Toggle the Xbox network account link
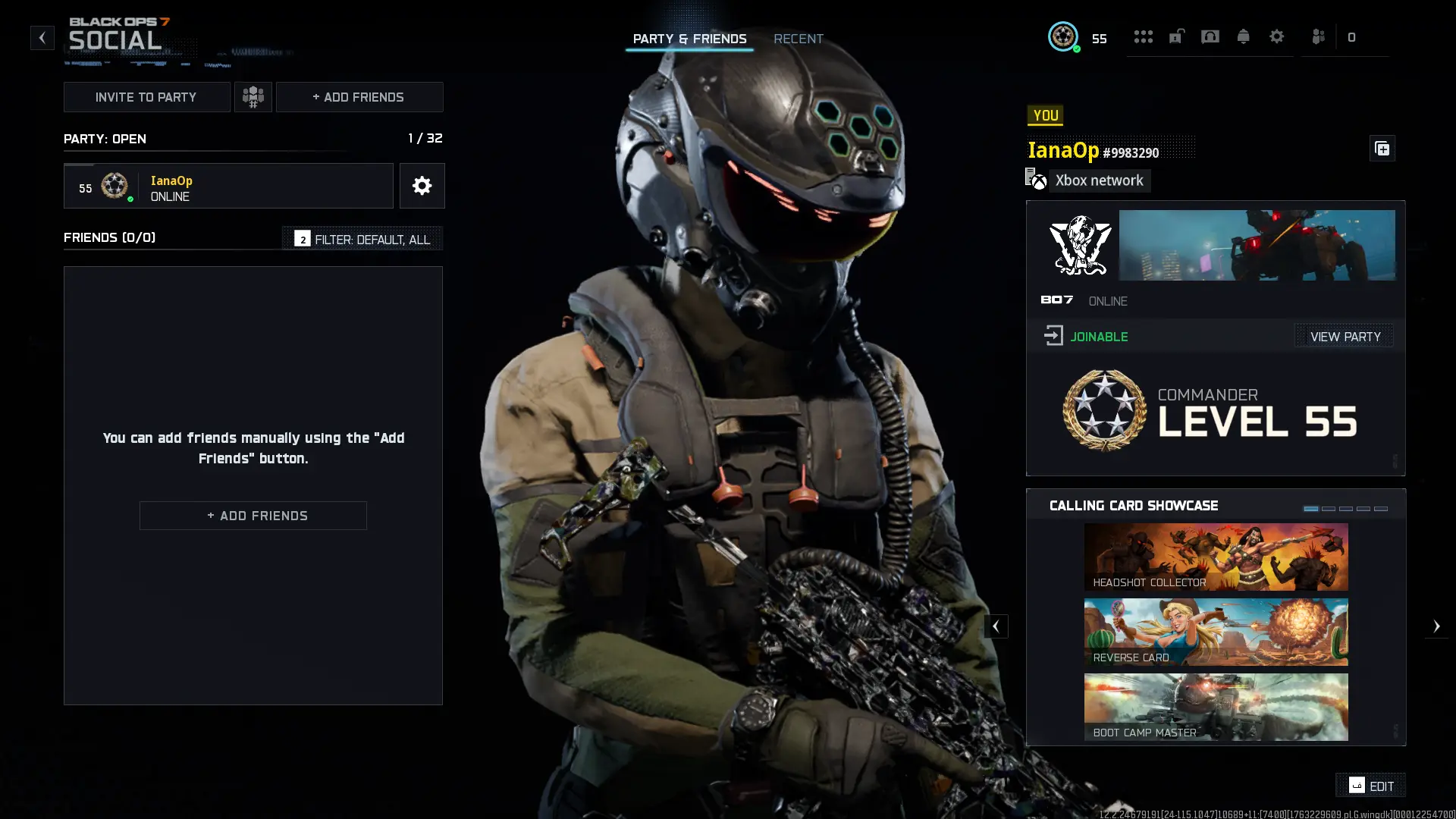 click(1087, 180)
